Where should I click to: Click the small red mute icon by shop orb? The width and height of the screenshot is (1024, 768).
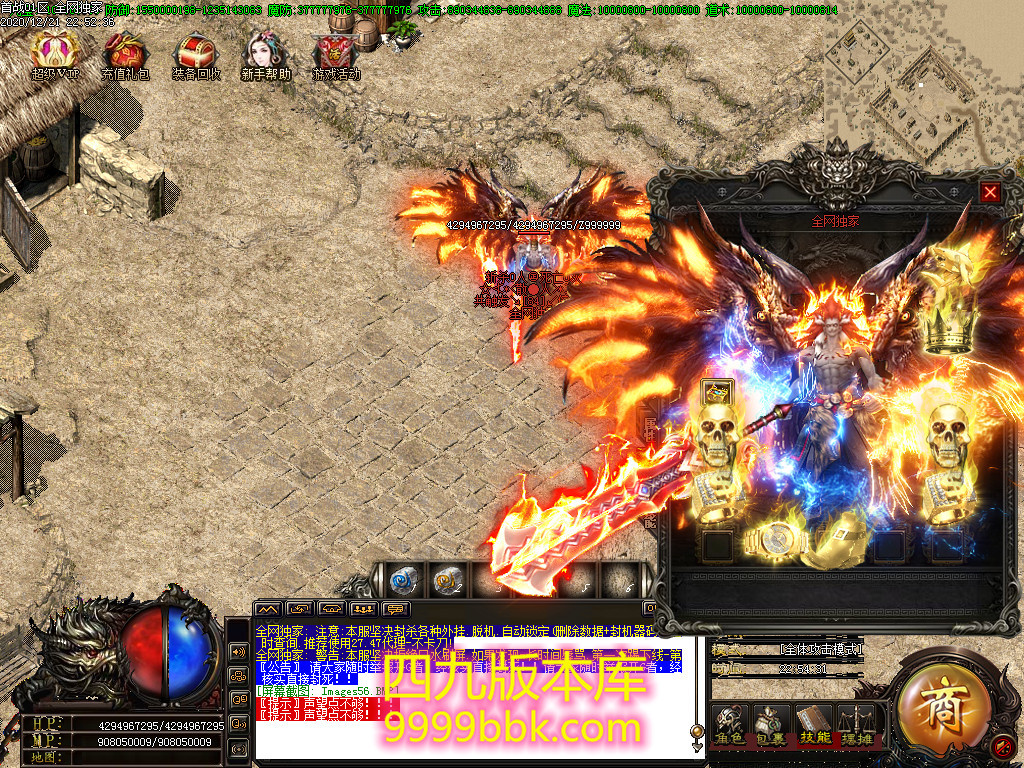tap(1001, 744)
